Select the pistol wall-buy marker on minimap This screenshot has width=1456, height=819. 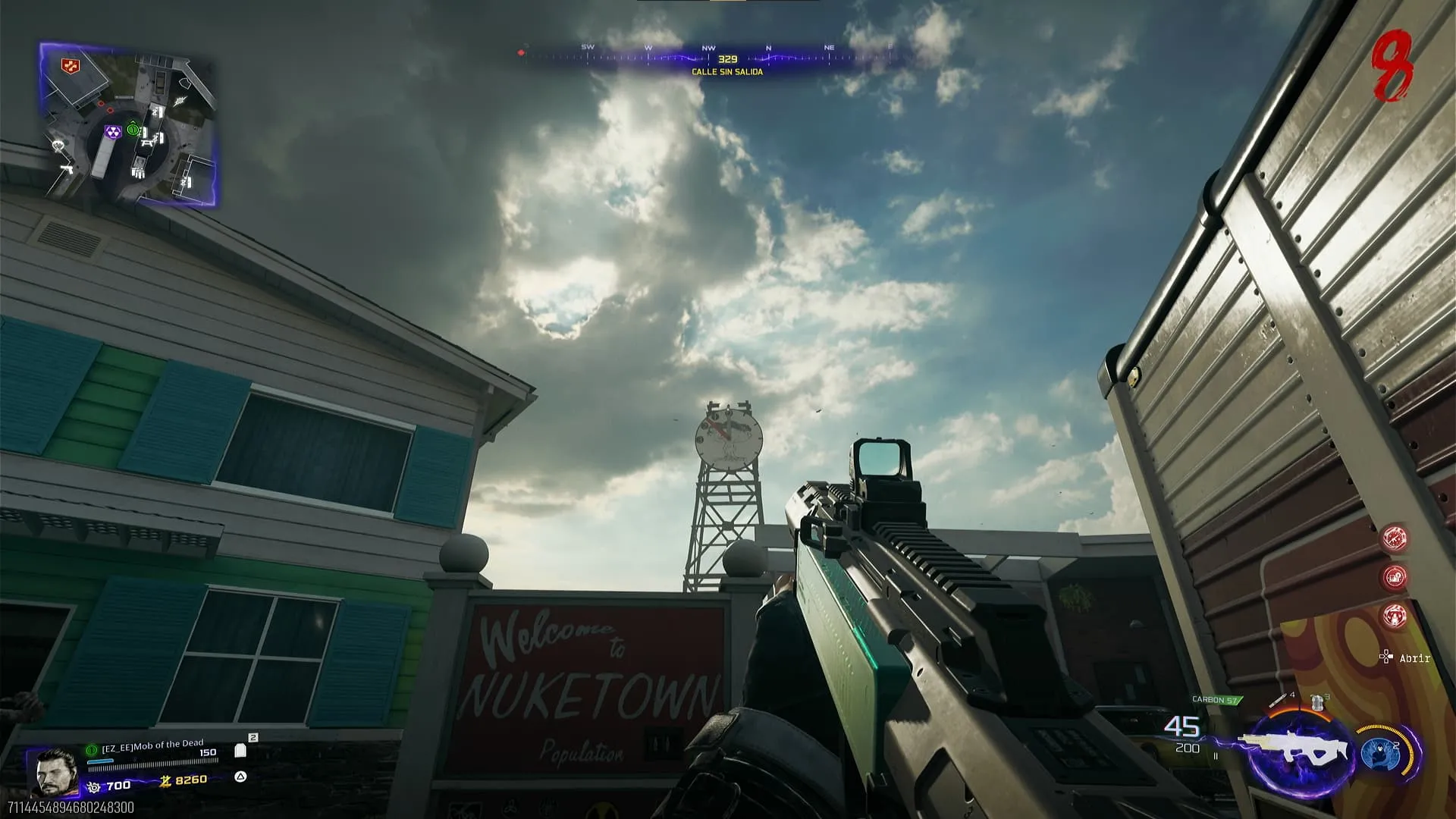click(66, 170)
